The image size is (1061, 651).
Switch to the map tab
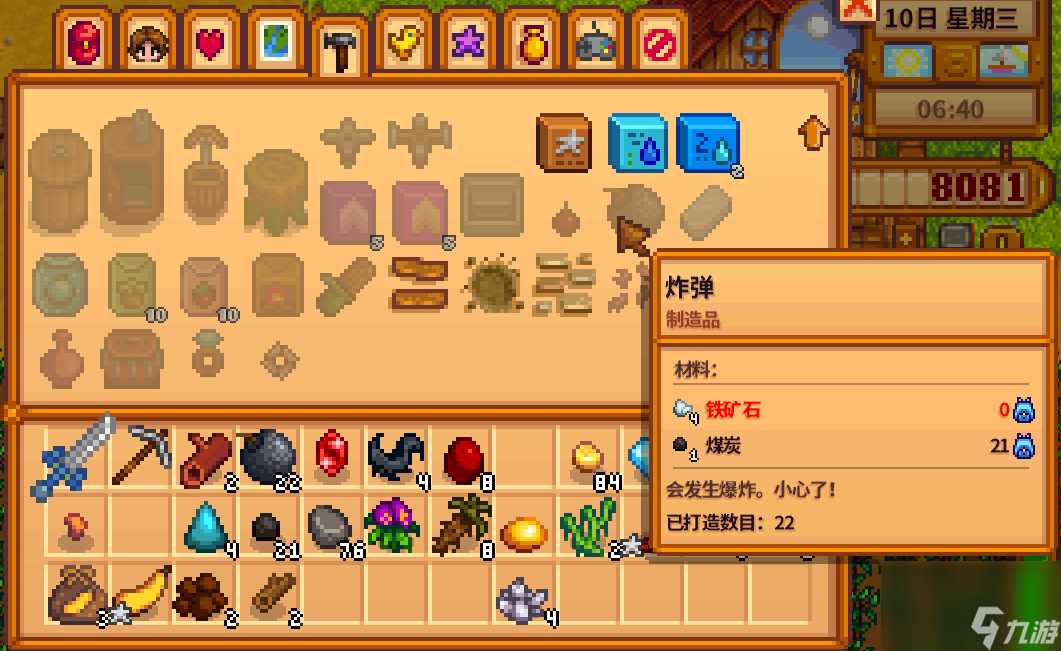(x=275, y=42)
